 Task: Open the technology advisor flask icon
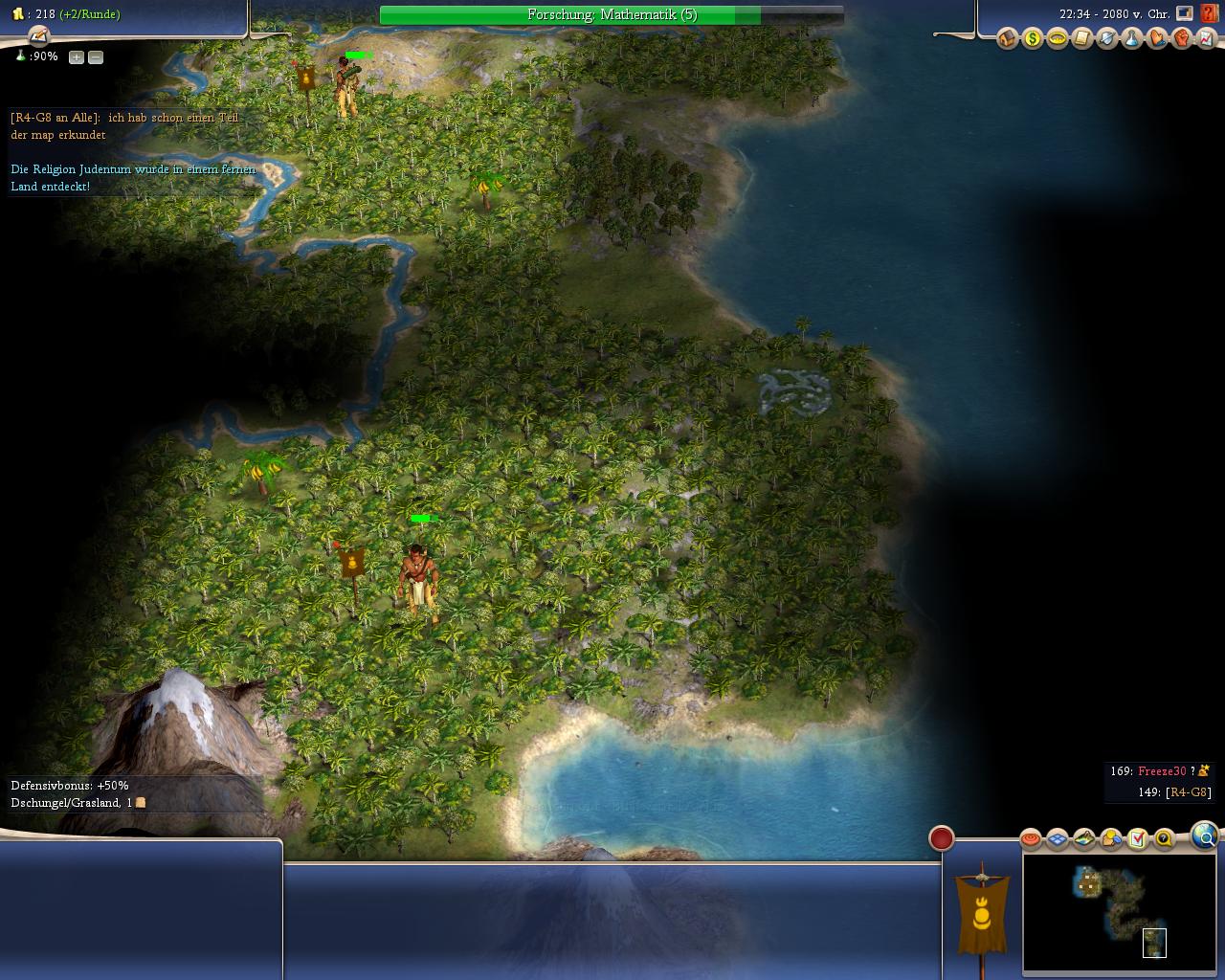pos(1131,39)
